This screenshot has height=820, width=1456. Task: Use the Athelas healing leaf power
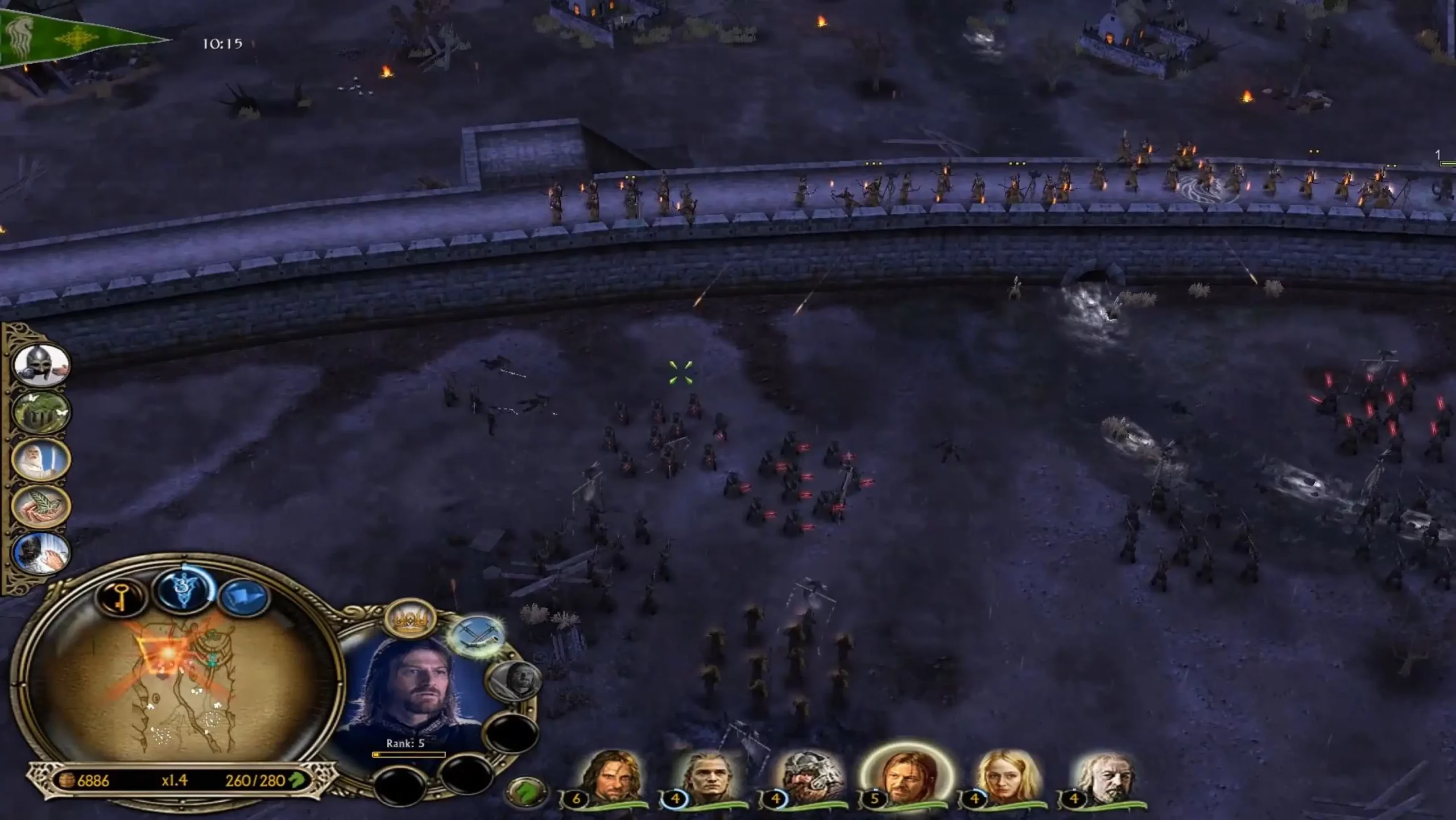click(41, 506)
